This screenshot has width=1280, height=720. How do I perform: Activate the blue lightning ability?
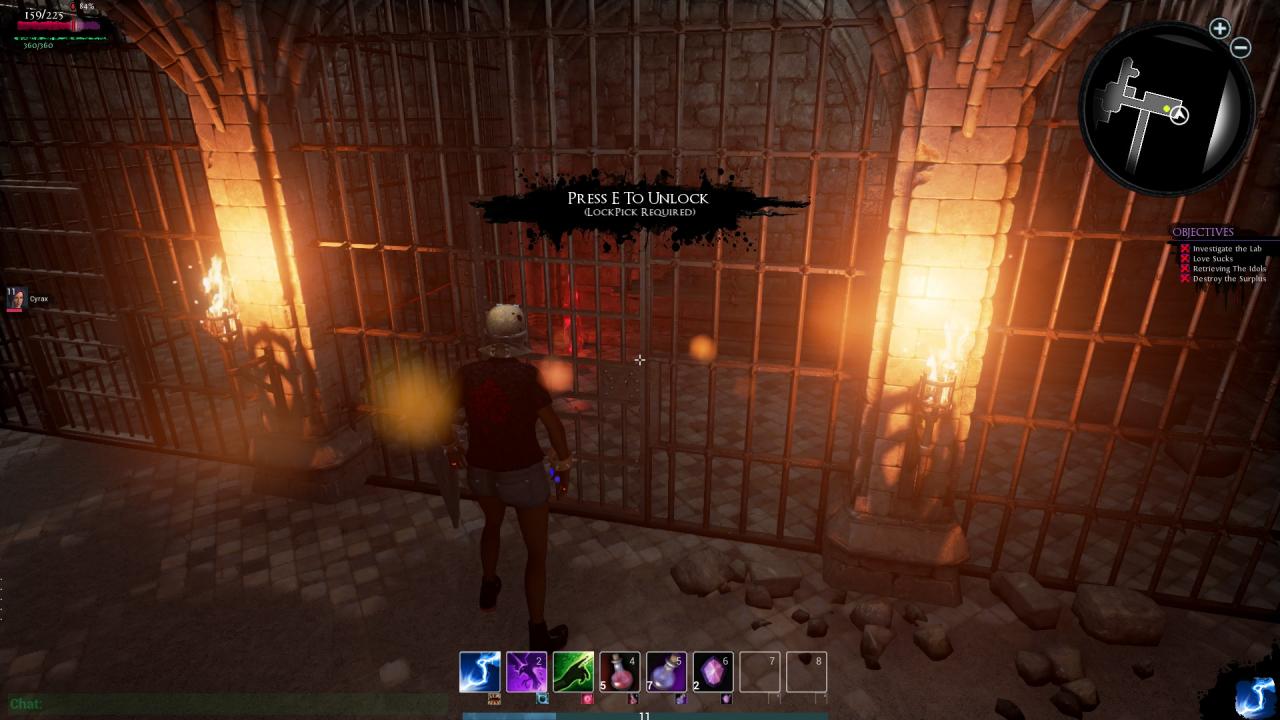479,672
